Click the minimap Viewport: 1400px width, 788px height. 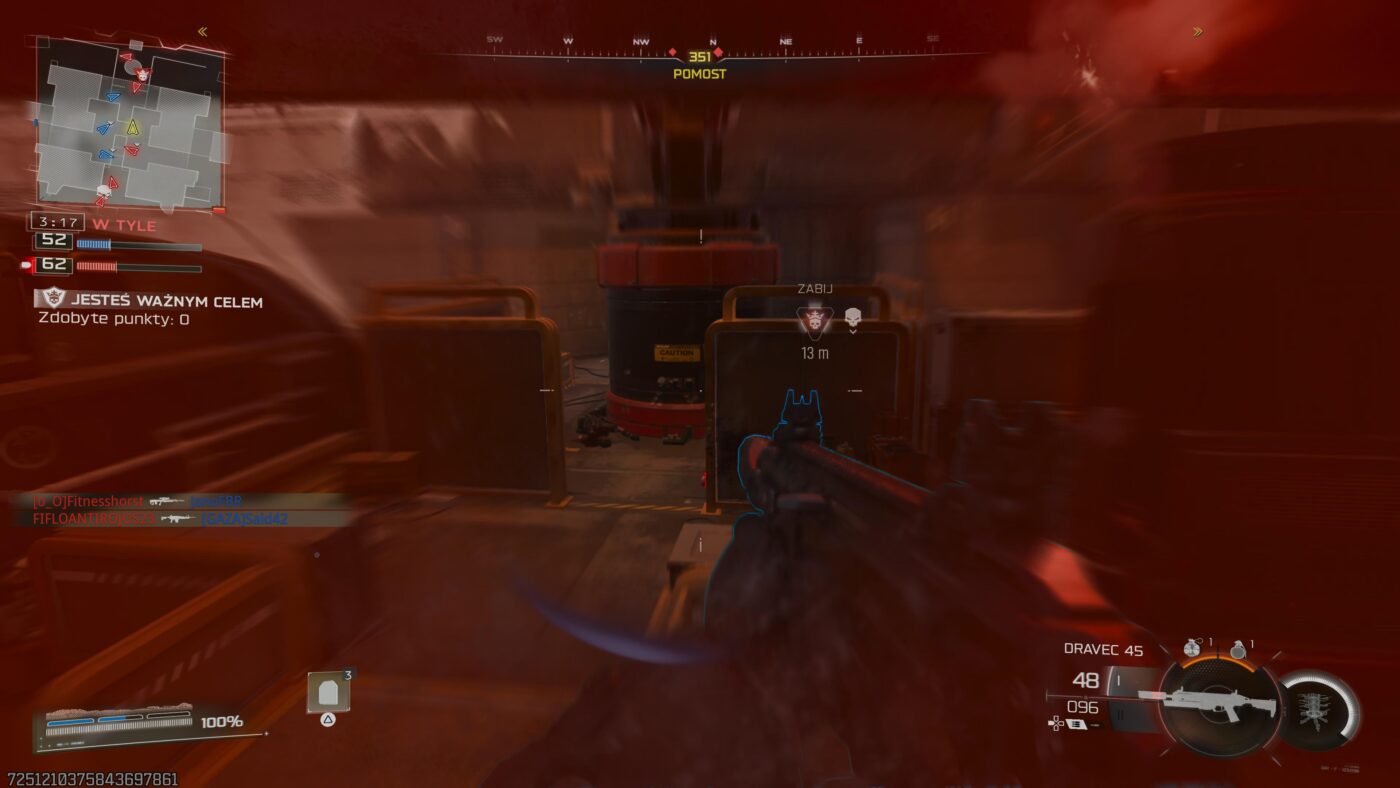point(128,124)
